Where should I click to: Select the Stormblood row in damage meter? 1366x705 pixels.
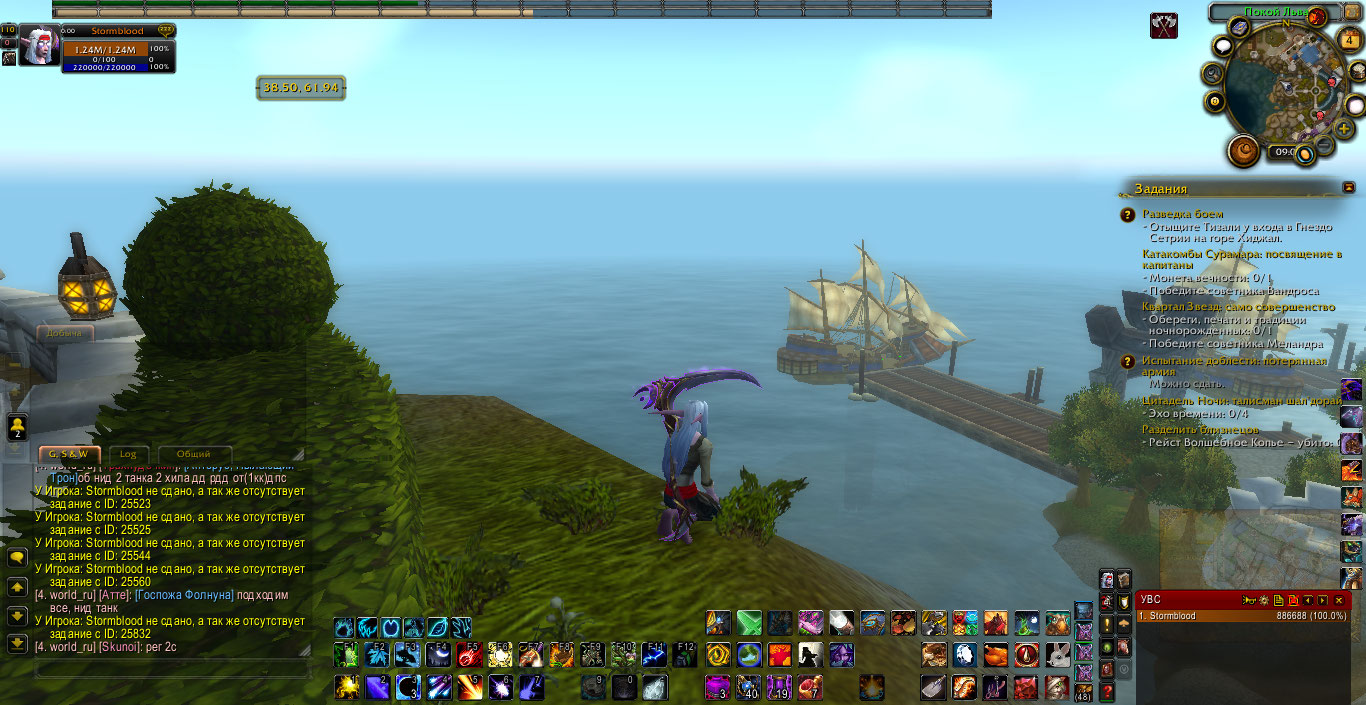click(1242, 616)
